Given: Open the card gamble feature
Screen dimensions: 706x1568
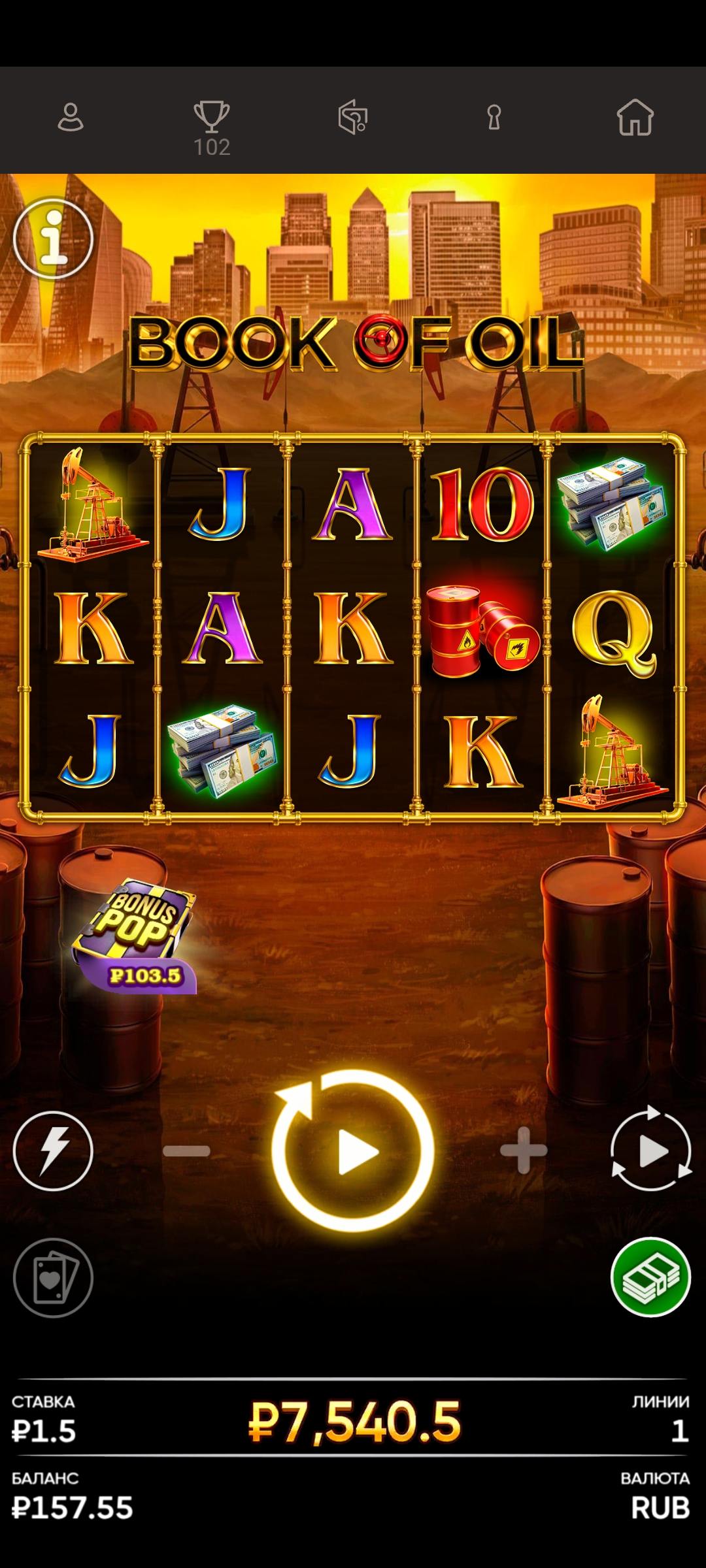Looking at the screenshot, I should [53, 1278].
